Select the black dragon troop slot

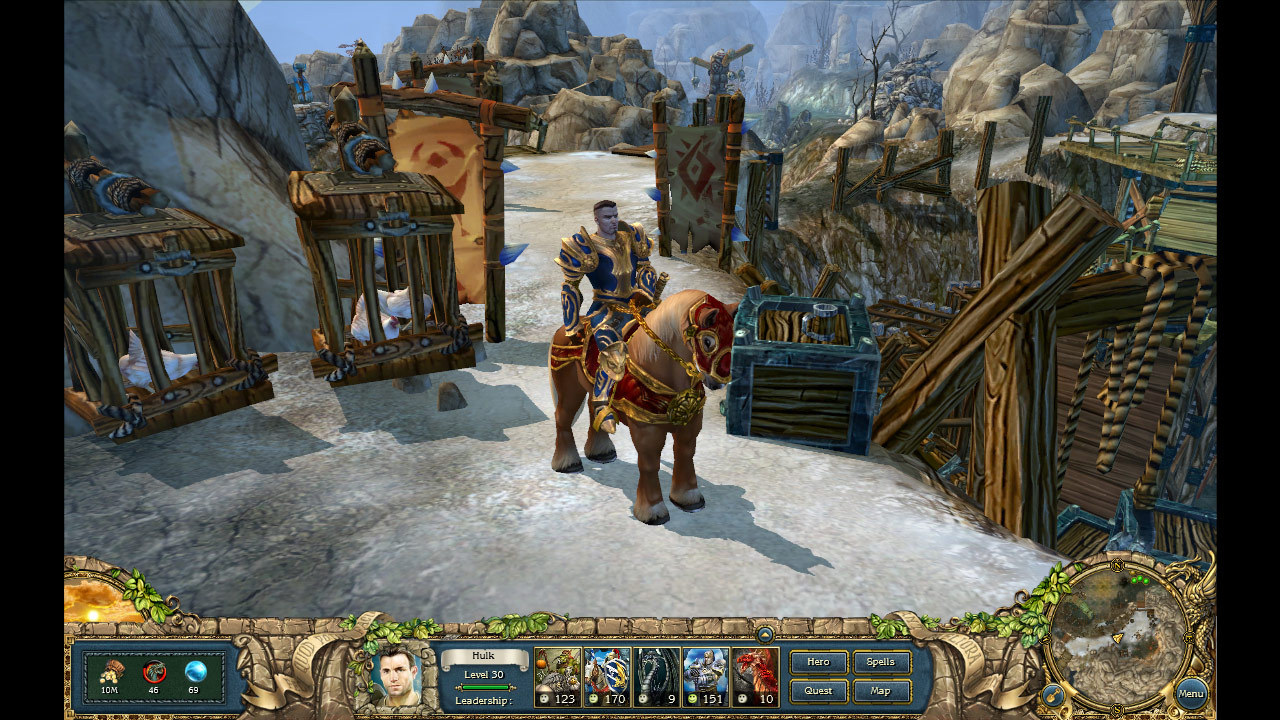pos(656,675)
